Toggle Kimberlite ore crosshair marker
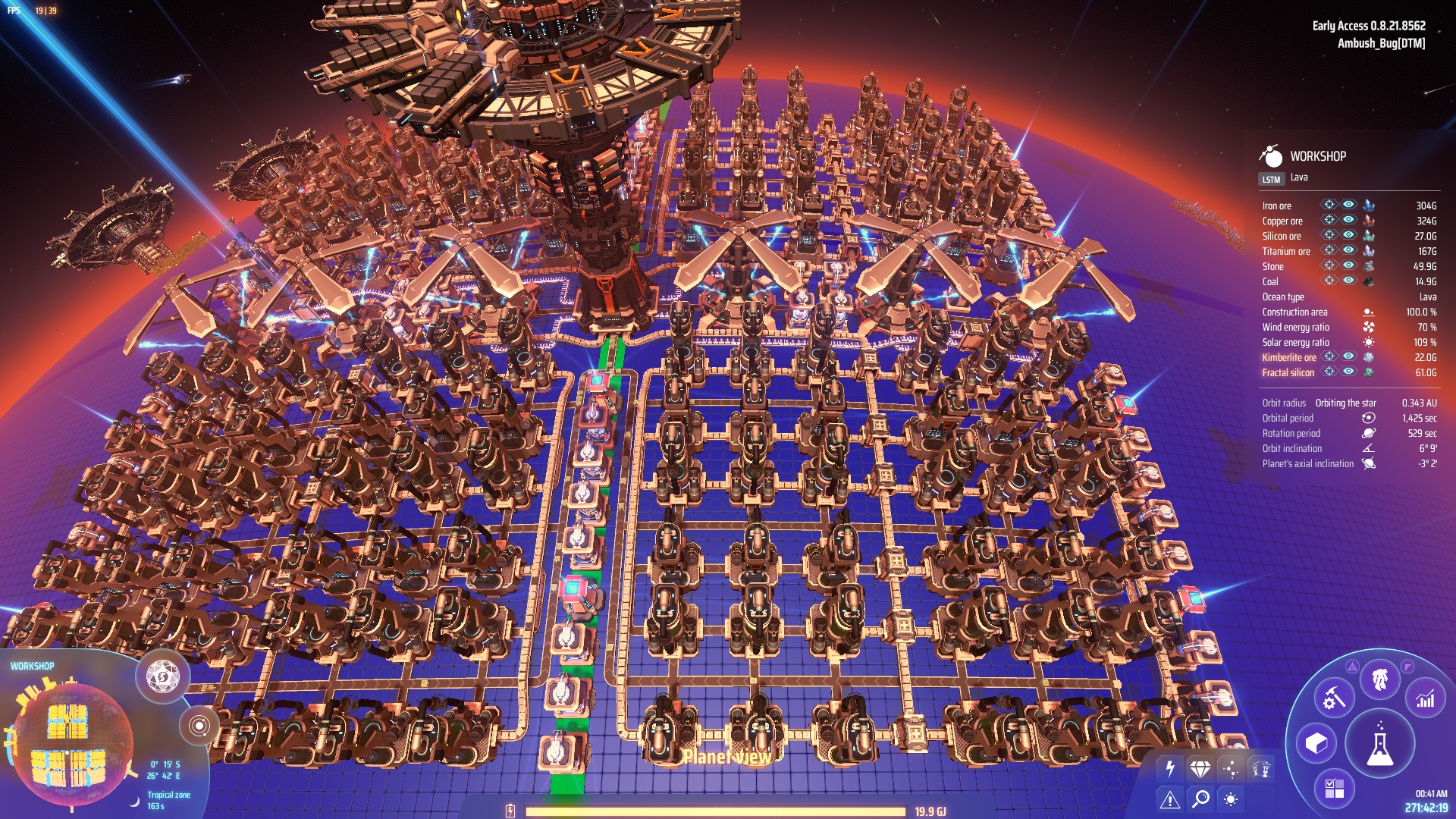Image resolution: width=1456 pixels, height=819 pixels. (1329, 357)
